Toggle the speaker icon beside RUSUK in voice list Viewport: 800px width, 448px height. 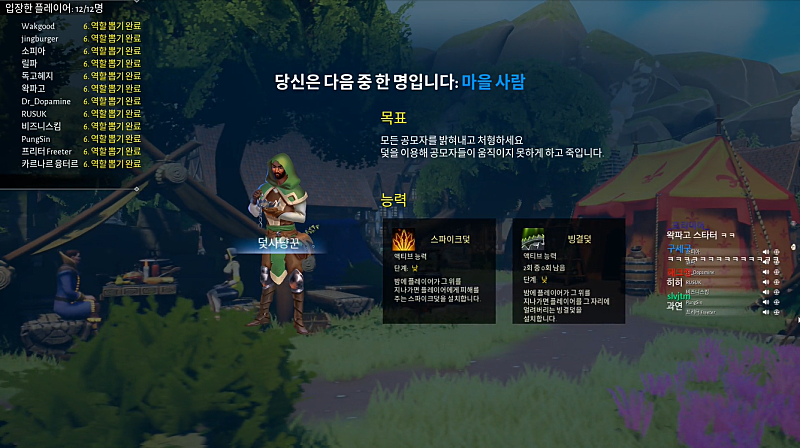pos(765,283)
